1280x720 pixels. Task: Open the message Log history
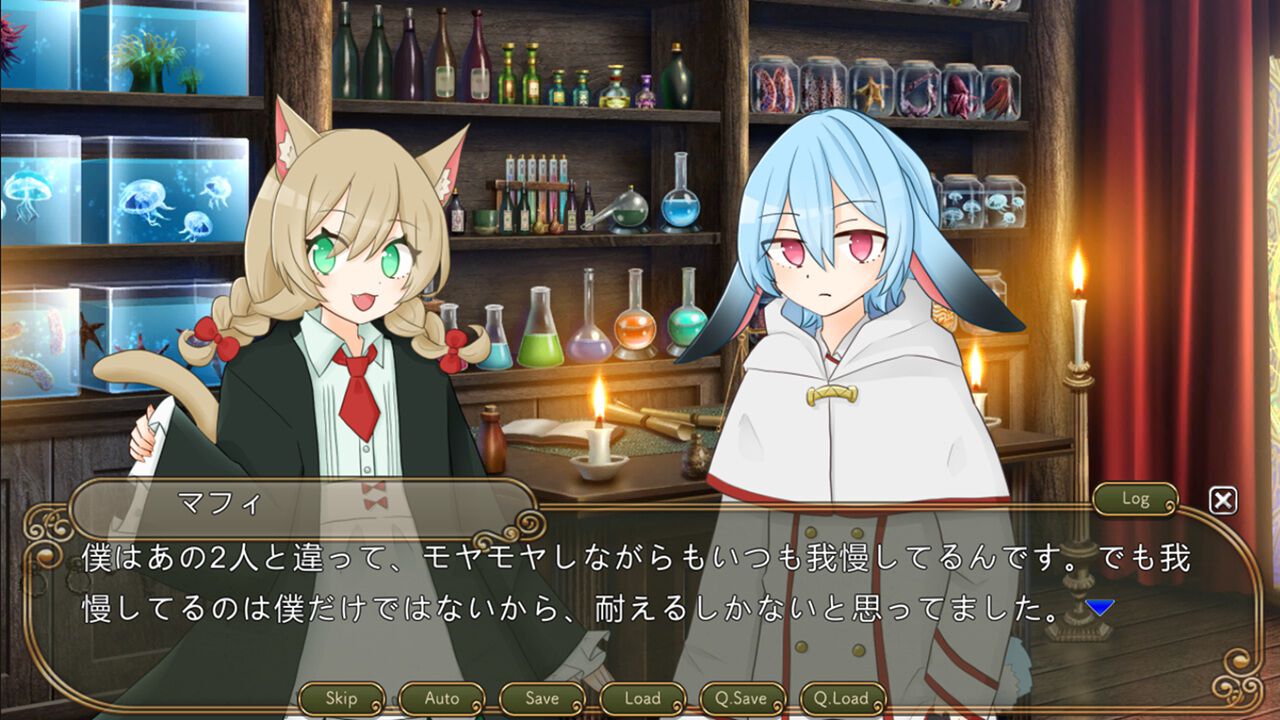click(x=1134, y=500)
